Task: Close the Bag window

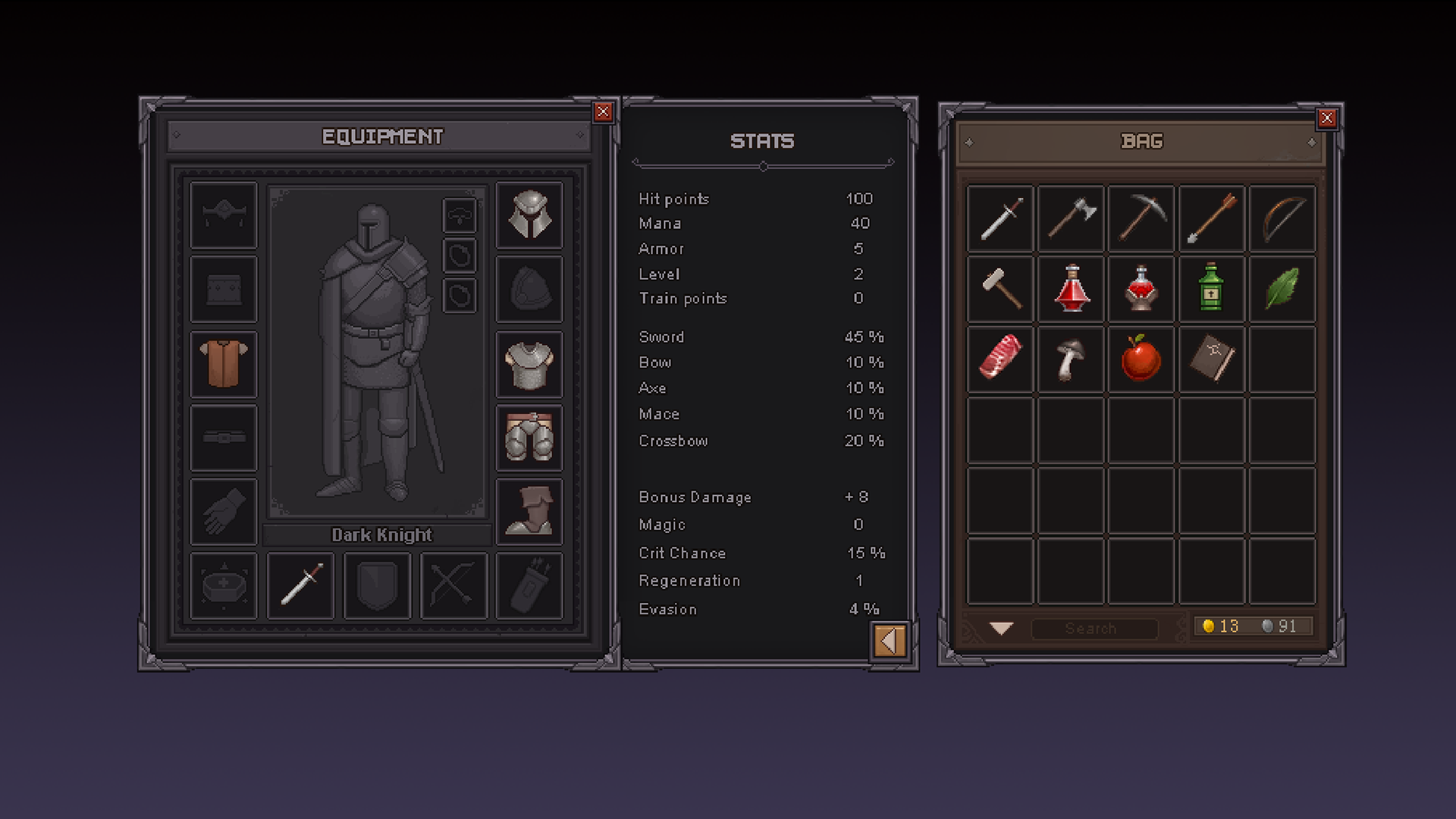Action: click(1326, 118)
